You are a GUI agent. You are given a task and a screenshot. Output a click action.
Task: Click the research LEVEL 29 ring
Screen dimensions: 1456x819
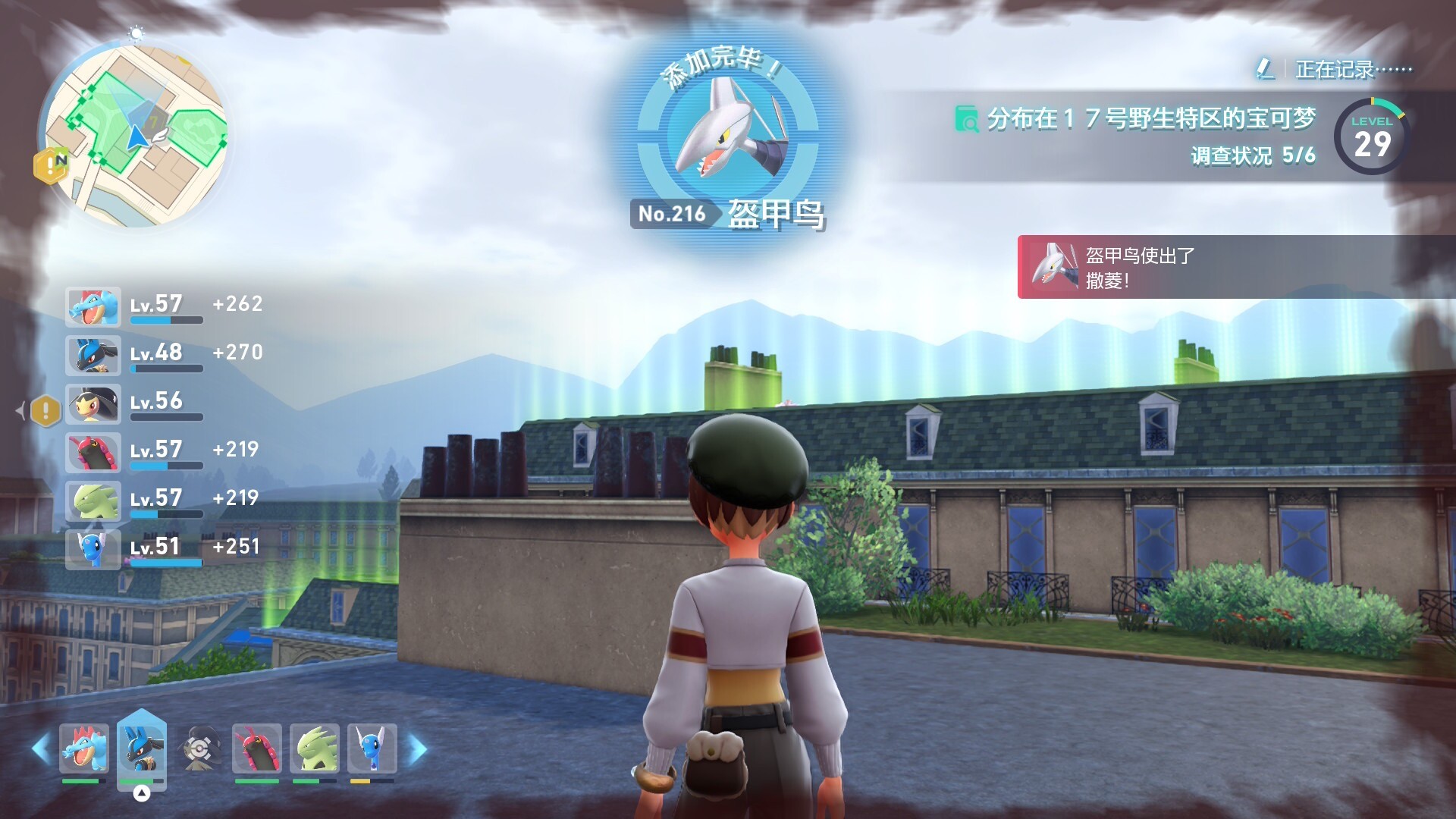pos(1371,137)
